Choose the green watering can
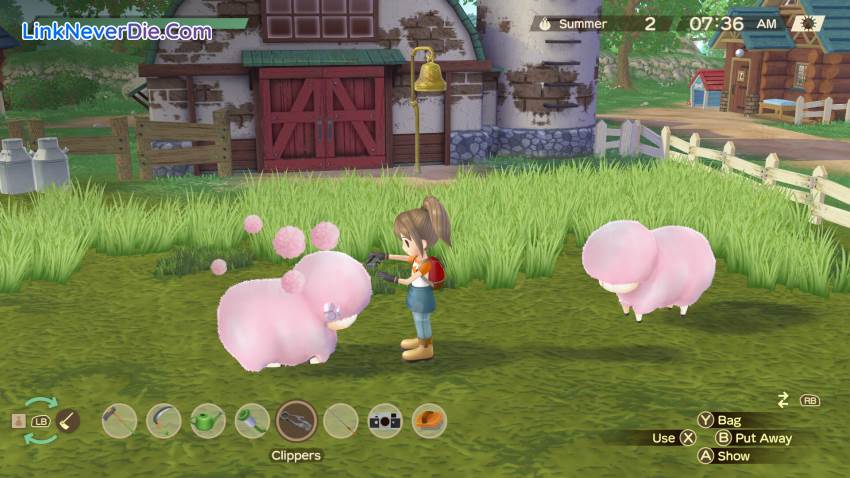Screen dimensions: 850x478 207,421
